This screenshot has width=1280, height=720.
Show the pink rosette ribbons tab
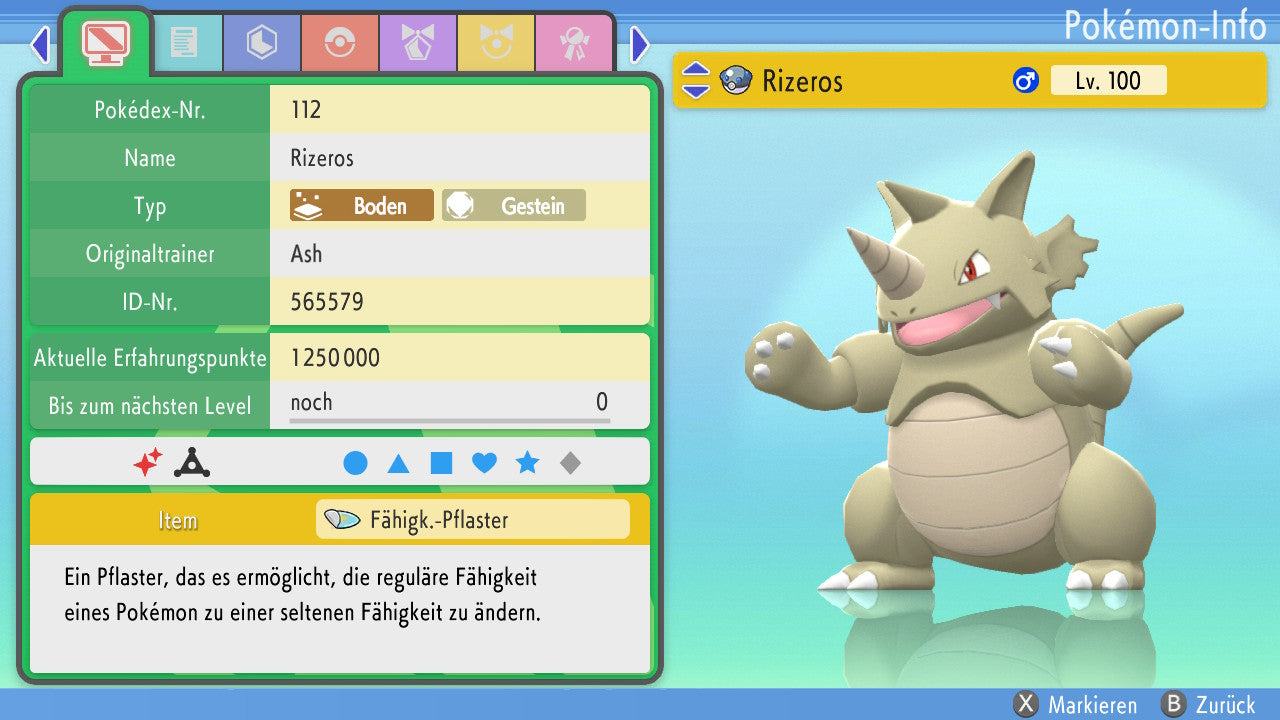click(573, 43)
